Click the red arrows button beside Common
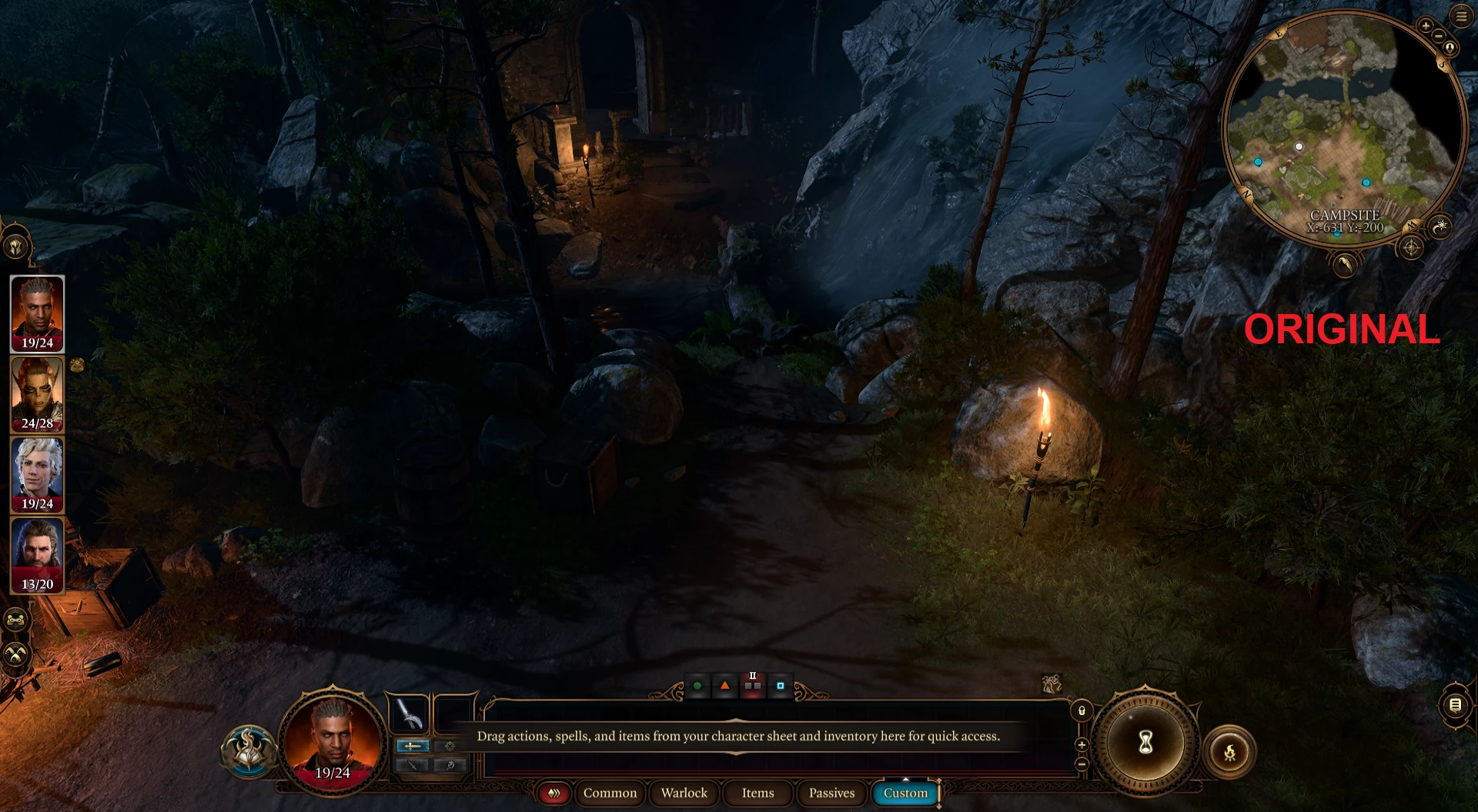Image resolution: width=1478 pixels, height=812 pixels. (553, 793)
